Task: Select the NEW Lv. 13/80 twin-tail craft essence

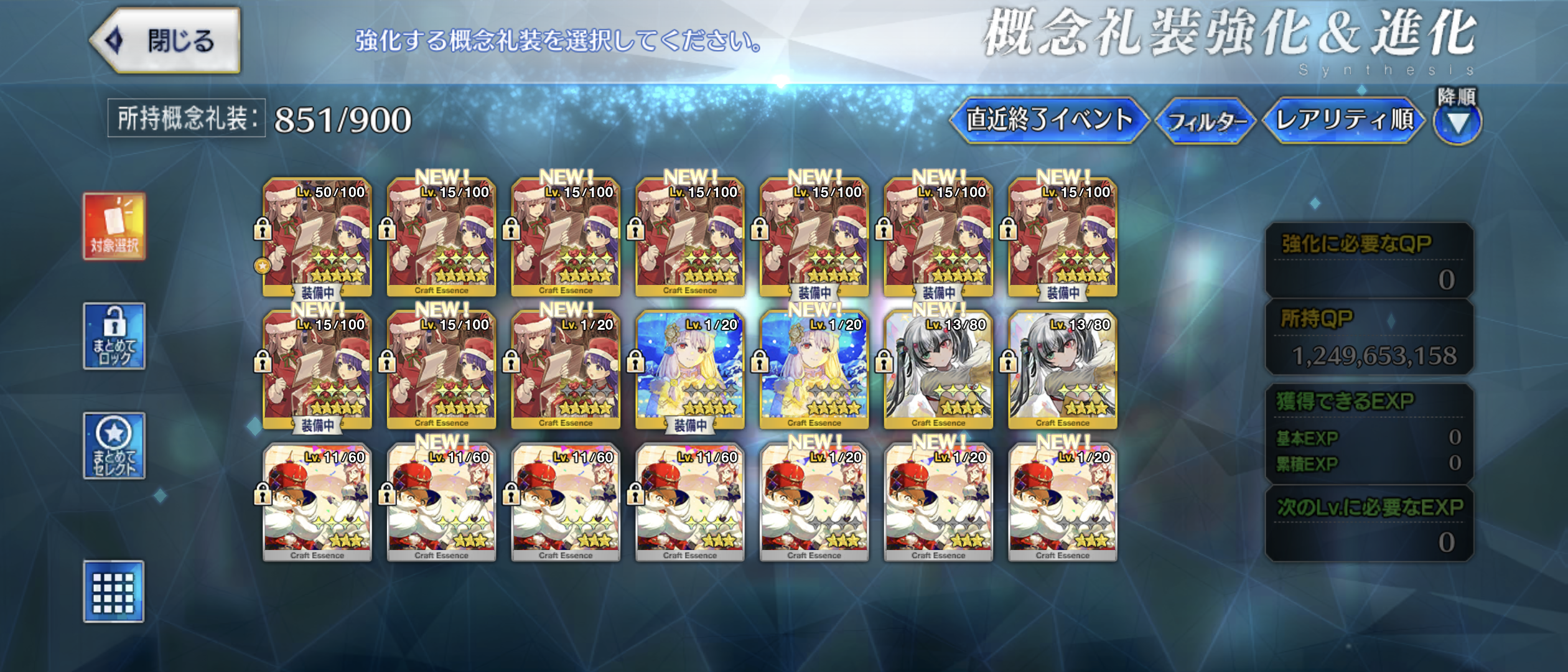Action: [x=938, y=369]
